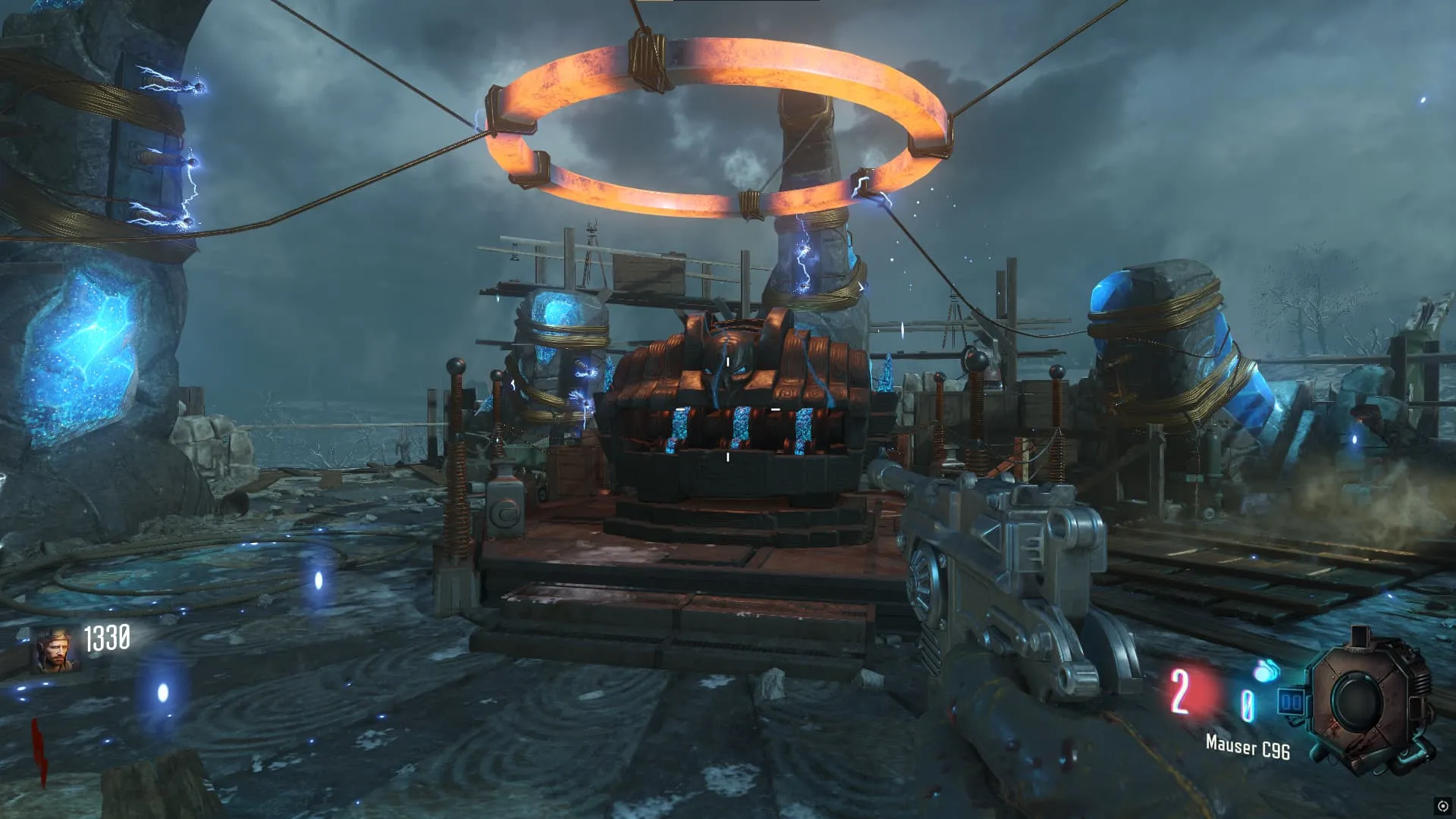This screenshot has width=1456, height=819.
Task: Click the player character portrait
Action: [55, 651]
